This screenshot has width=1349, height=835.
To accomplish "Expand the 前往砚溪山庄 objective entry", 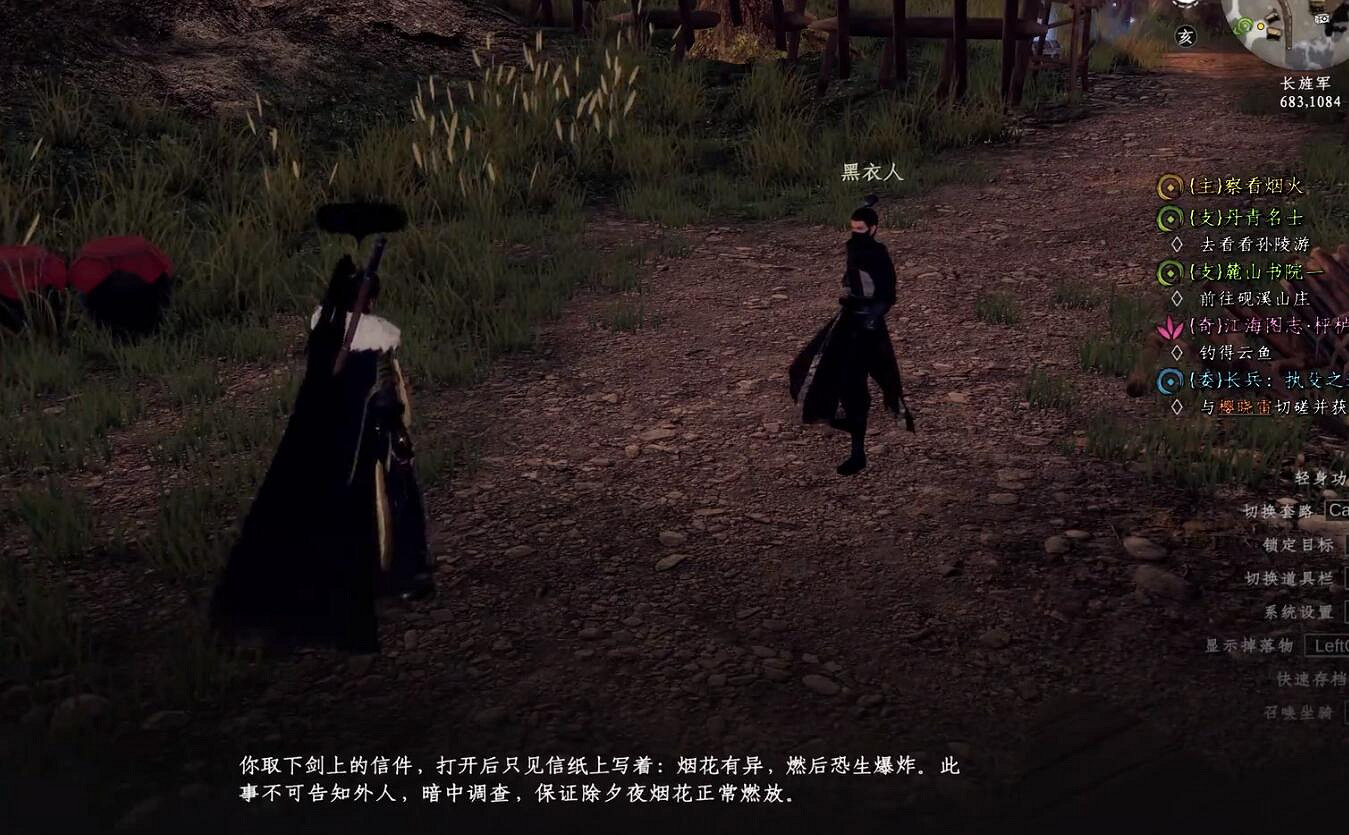I will pos(1176,298).
